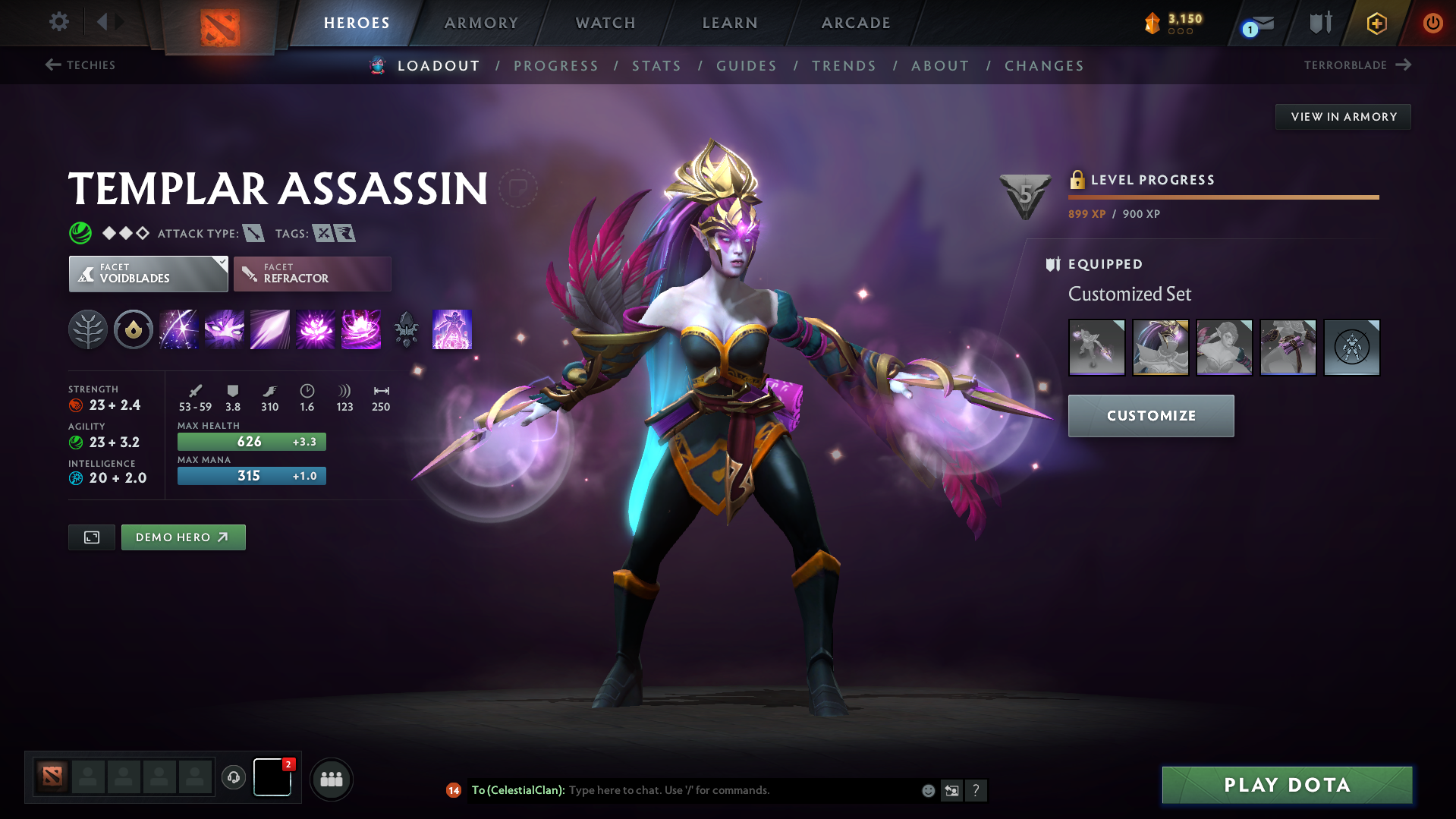
Task: Expand the Voidblades facet dropdown arrow
Action: tap(221, 262)
